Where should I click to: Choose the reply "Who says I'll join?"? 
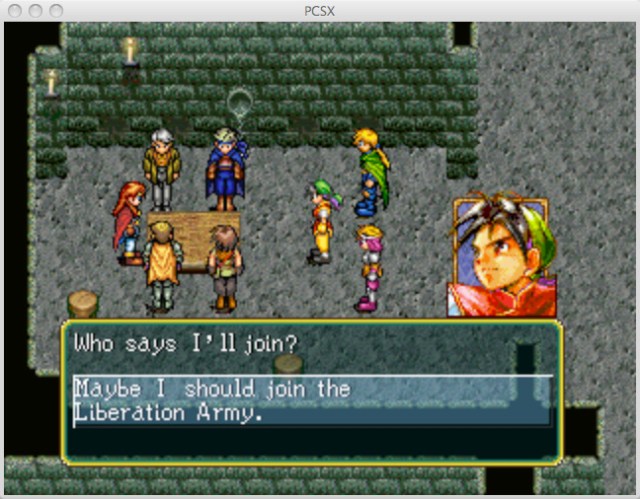[186, 345]
